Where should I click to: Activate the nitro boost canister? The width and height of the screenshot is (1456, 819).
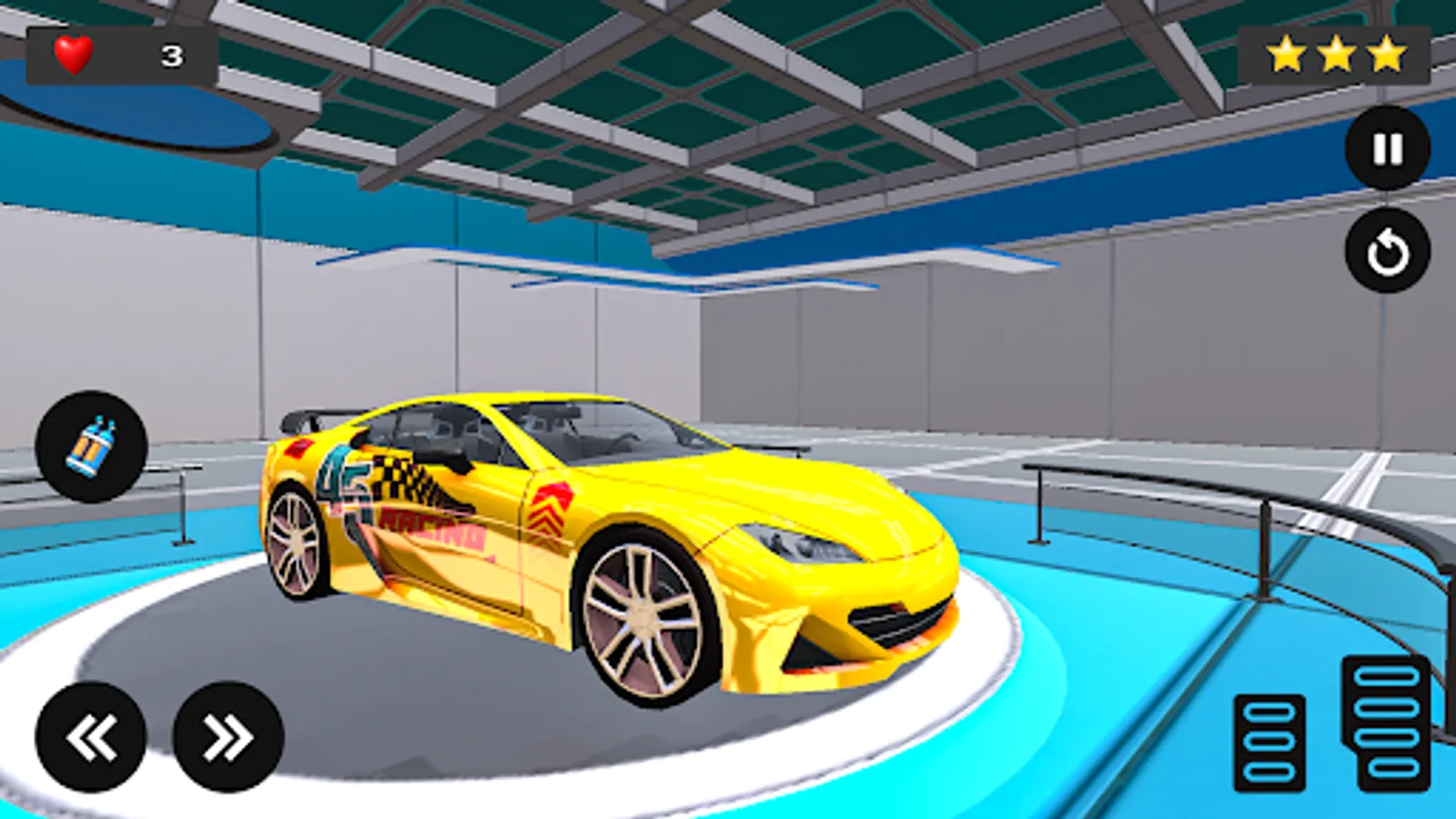(x=94, y=442)
